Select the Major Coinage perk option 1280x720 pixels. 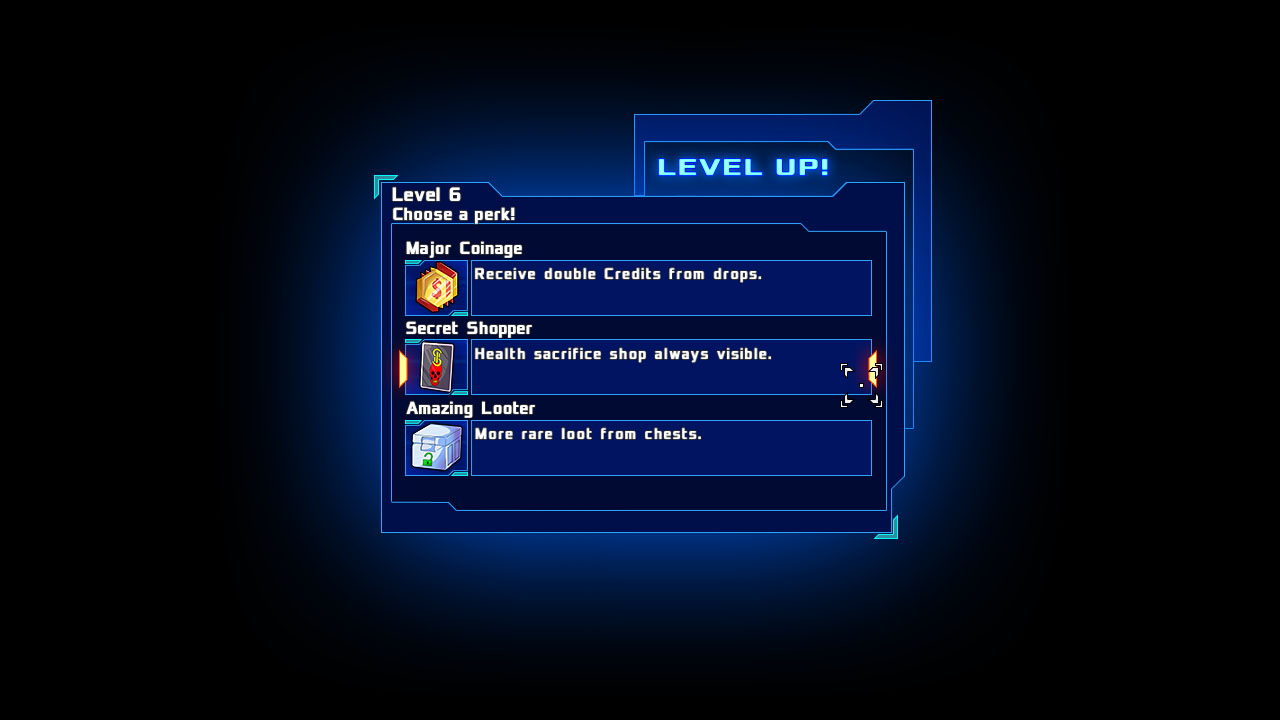tap(640, 288)
